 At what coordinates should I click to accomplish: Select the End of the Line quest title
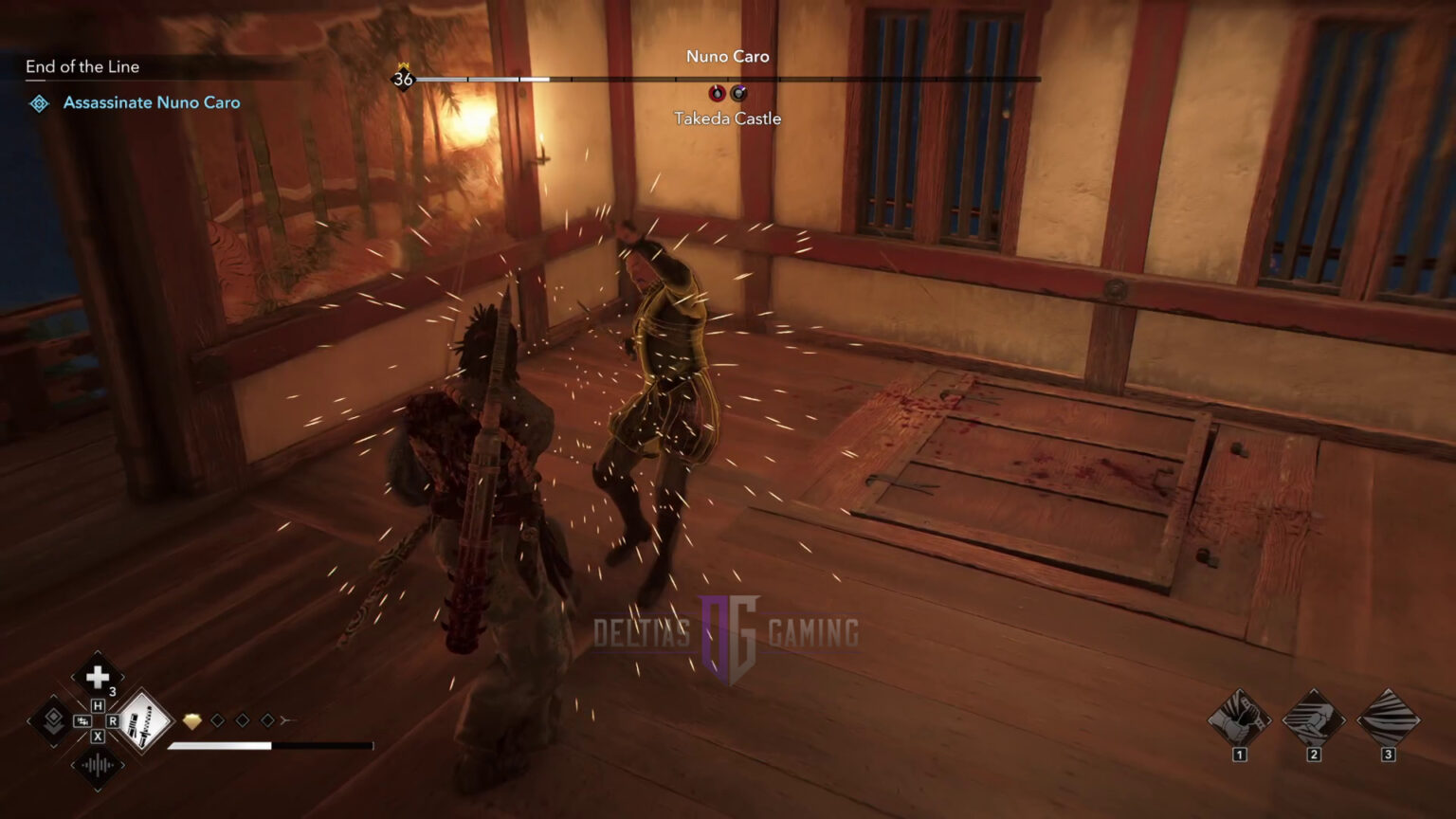pyautogui.click(x=83, y=66)
